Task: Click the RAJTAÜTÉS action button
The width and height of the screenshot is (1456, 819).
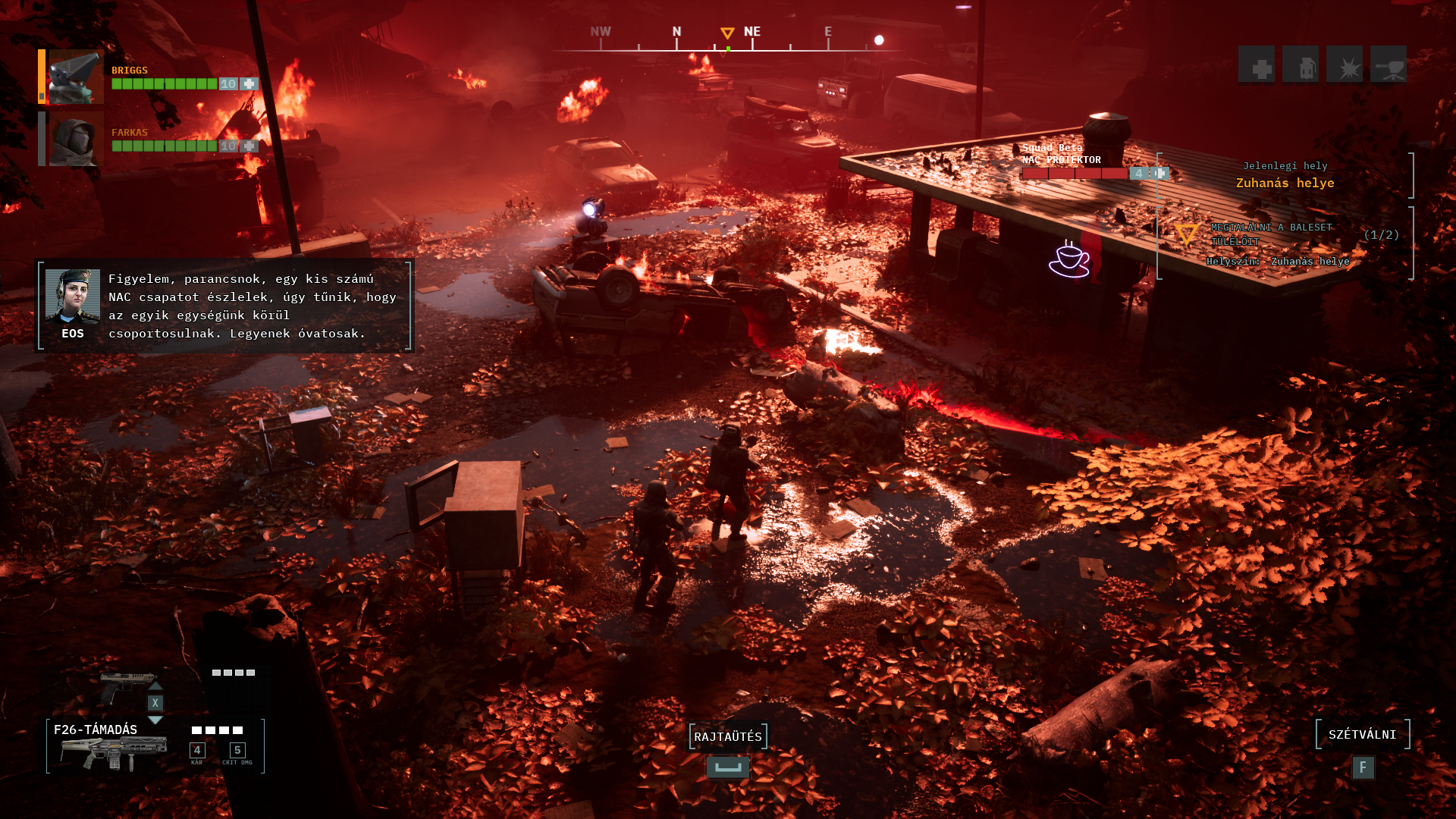Action: pyautogui.click(x=728, y=736)
